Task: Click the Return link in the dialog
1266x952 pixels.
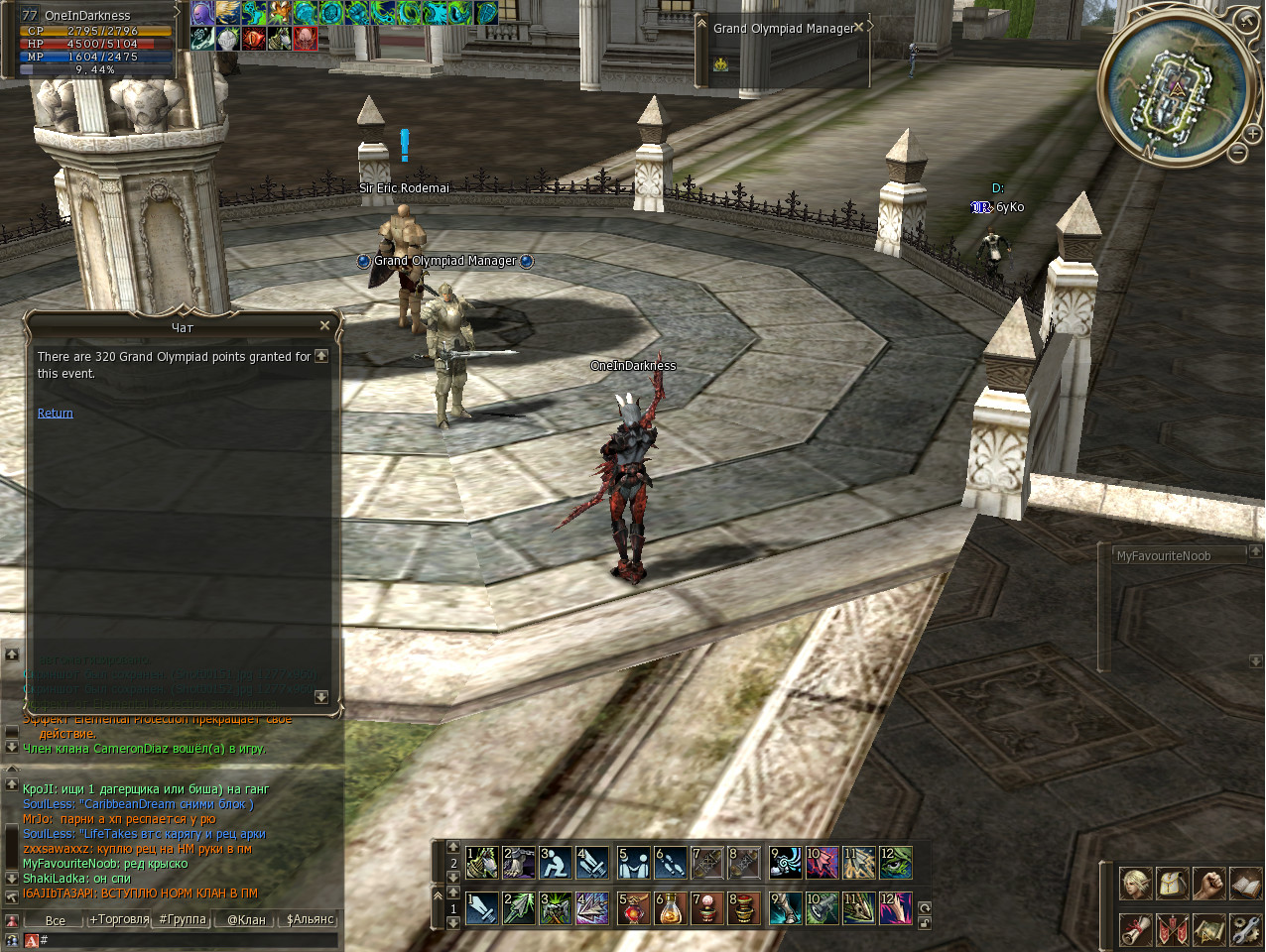Action: coord(55,414)
